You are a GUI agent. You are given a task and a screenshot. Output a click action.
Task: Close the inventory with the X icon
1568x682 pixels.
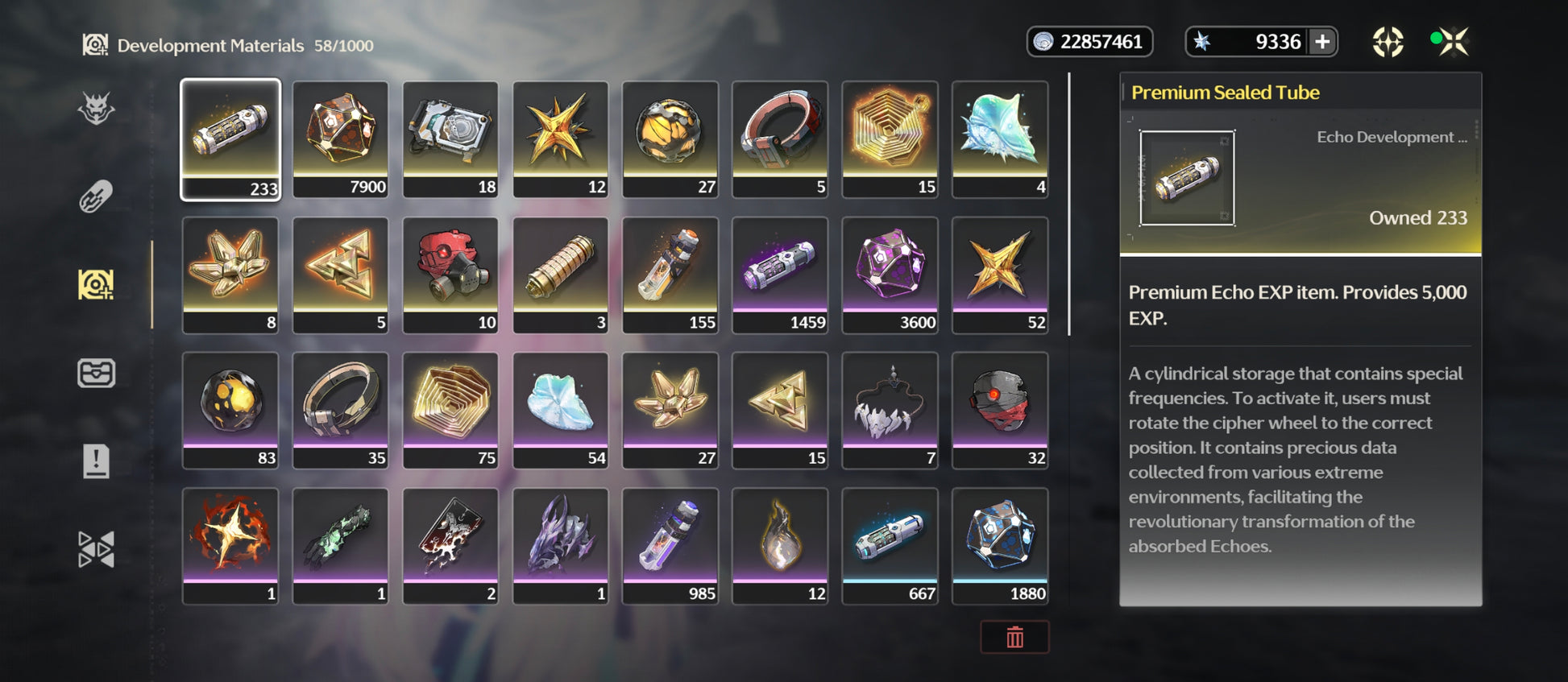click(1454, 42)
